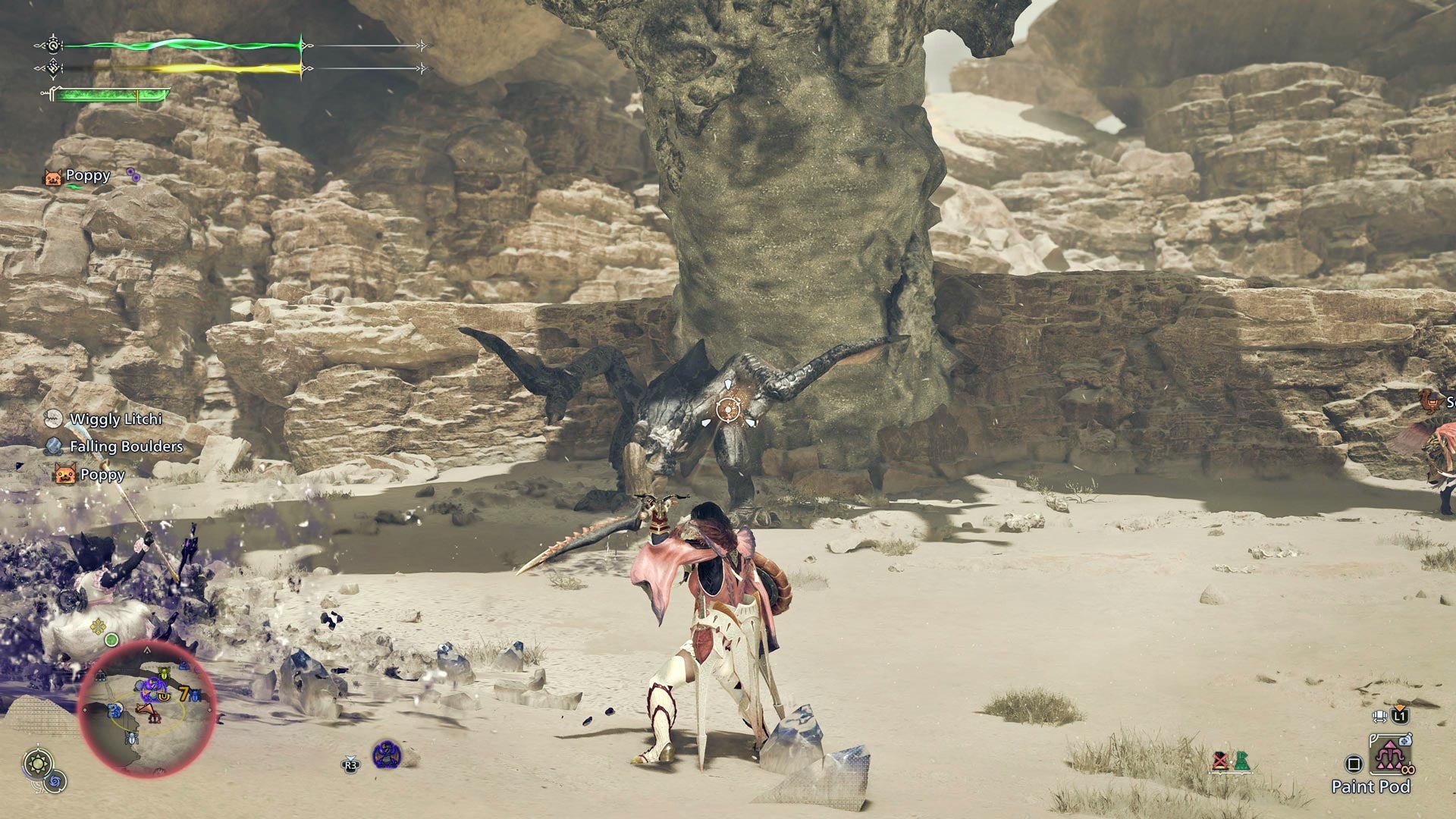The image size is (1456, 819).
Task: Toggle the sun day-cycle indicator on minimap
Action: point(36,763)
